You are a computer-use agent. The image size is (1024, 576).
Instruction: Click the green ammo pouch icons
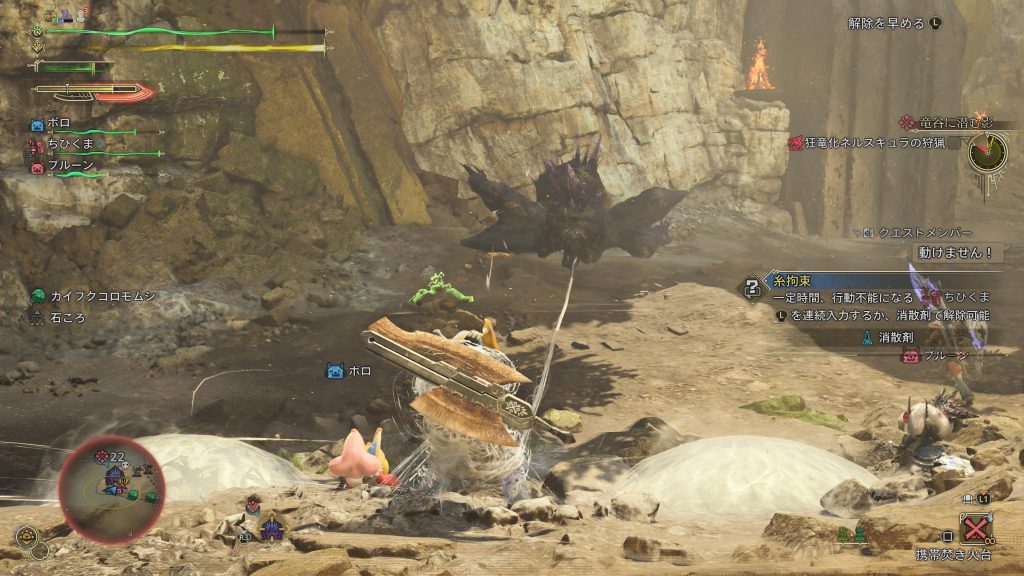click(x=850, y=535)
